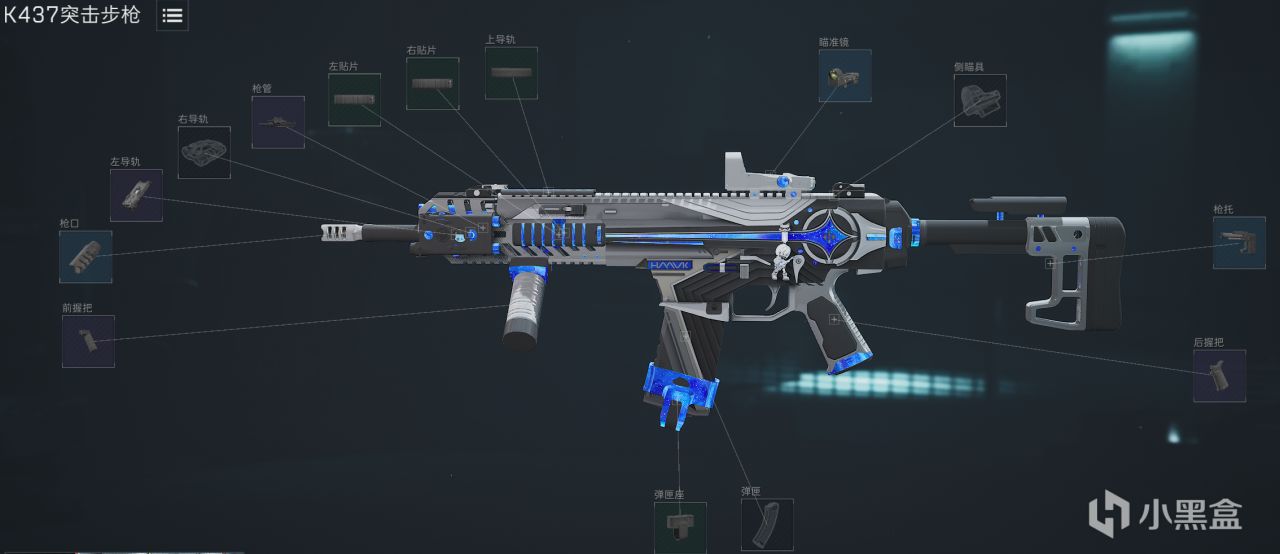1280x554 pixels.
Task: Open the list menu beside K437突击步枪
Action: click(172, 16)
